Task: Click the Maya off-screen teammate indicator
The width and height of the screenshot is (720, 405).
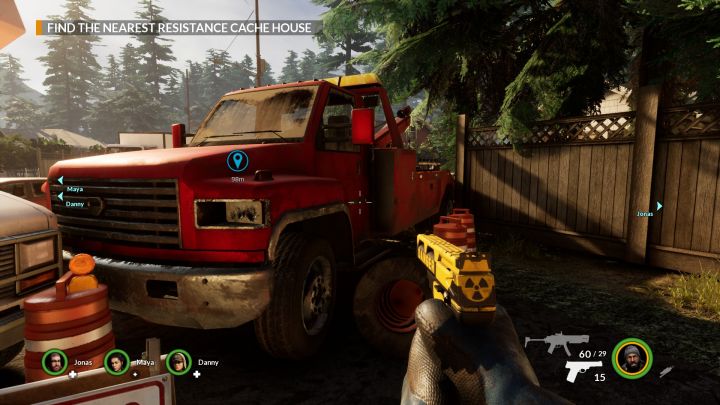Action: [x=70, y=186]
